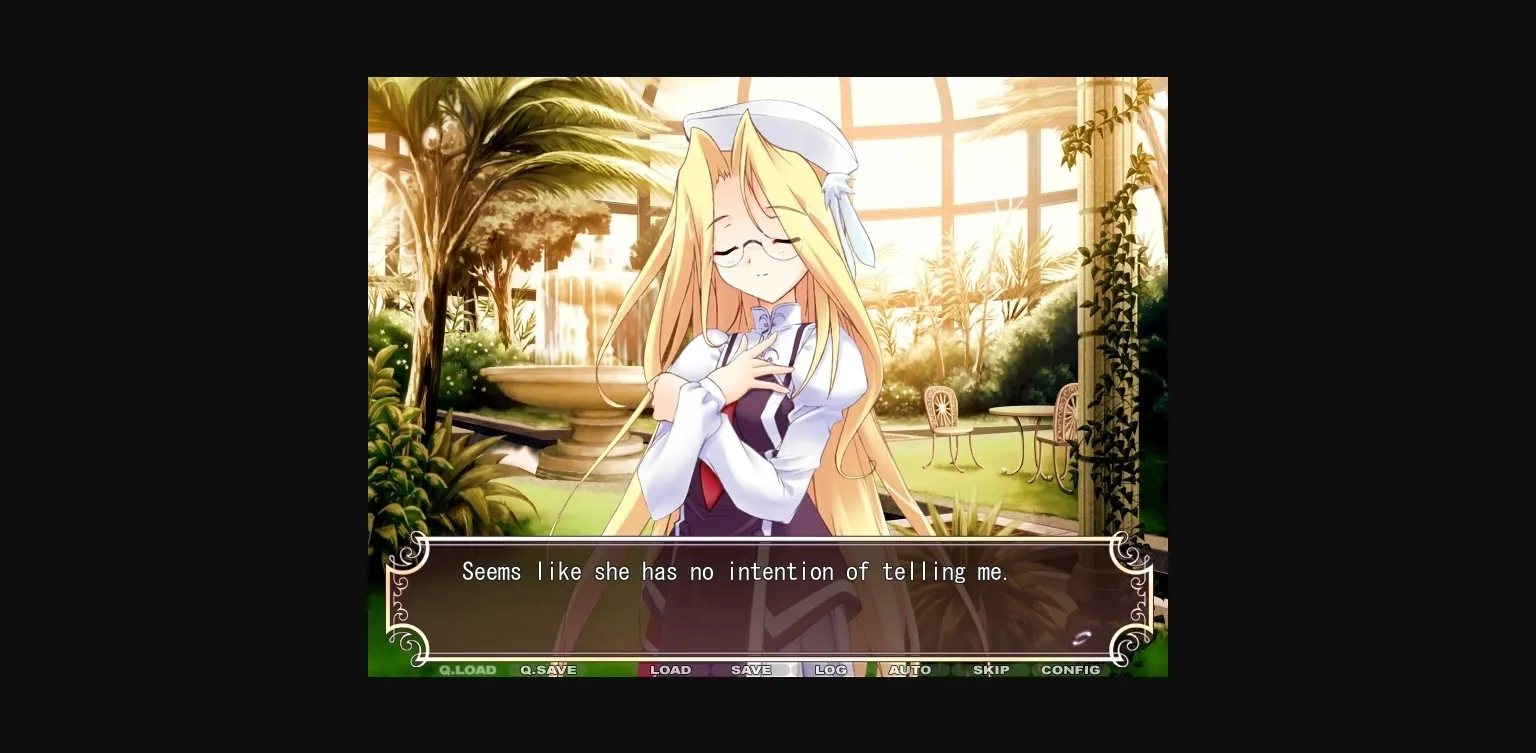
Task: Select the LOG button on the bottom bar
Action: coord(830,670)
